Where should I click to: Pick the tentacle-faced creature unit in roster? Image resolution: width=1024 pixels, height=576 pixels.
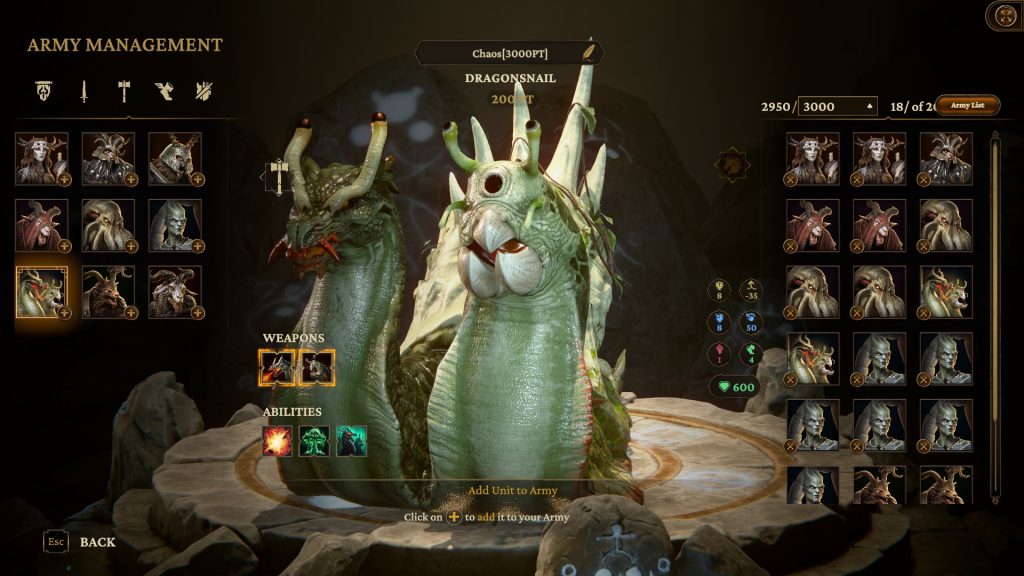point(108,225)
